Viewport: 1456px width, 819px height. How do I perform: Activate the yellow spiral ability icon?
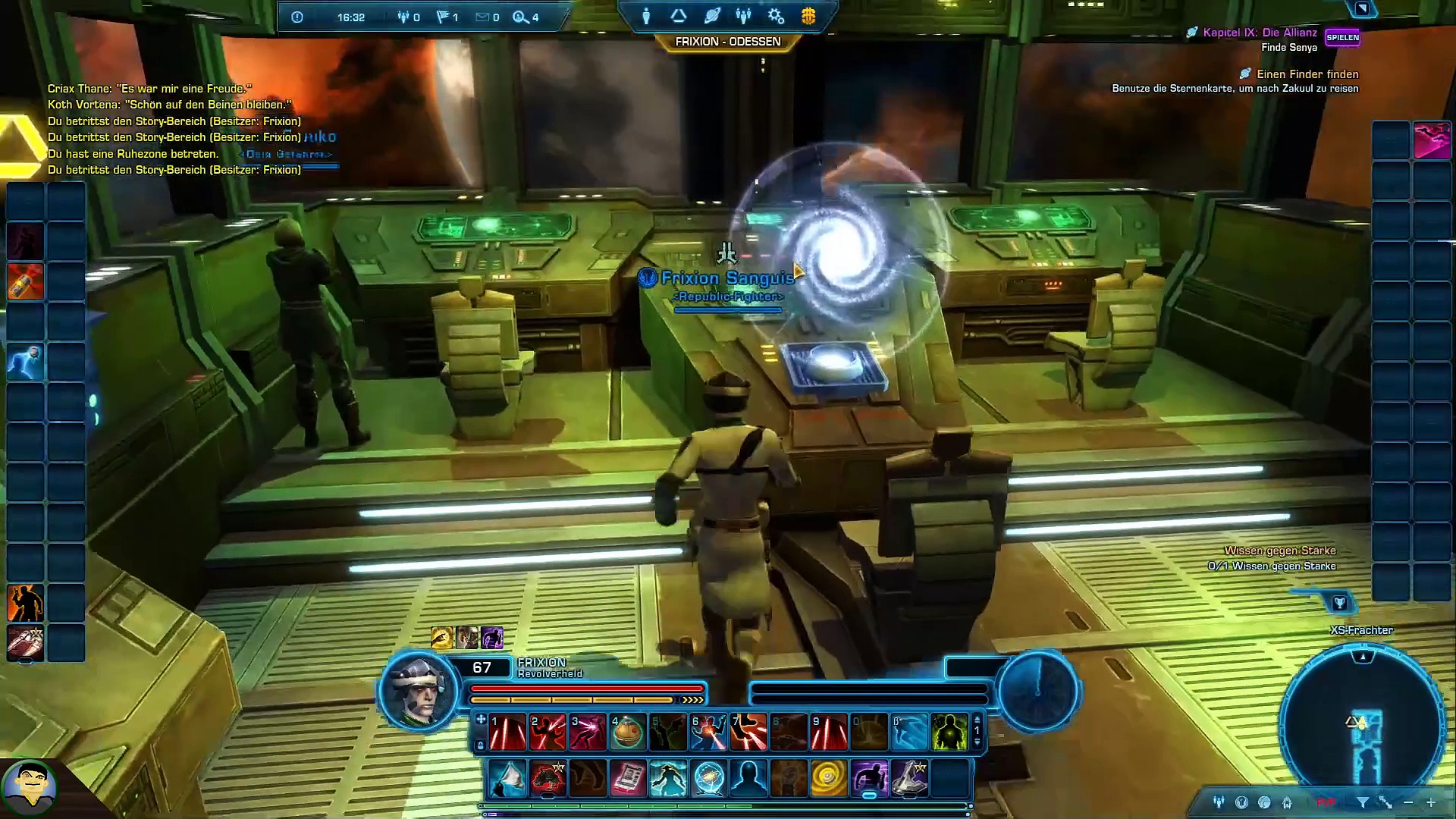(x=828, y=779)
